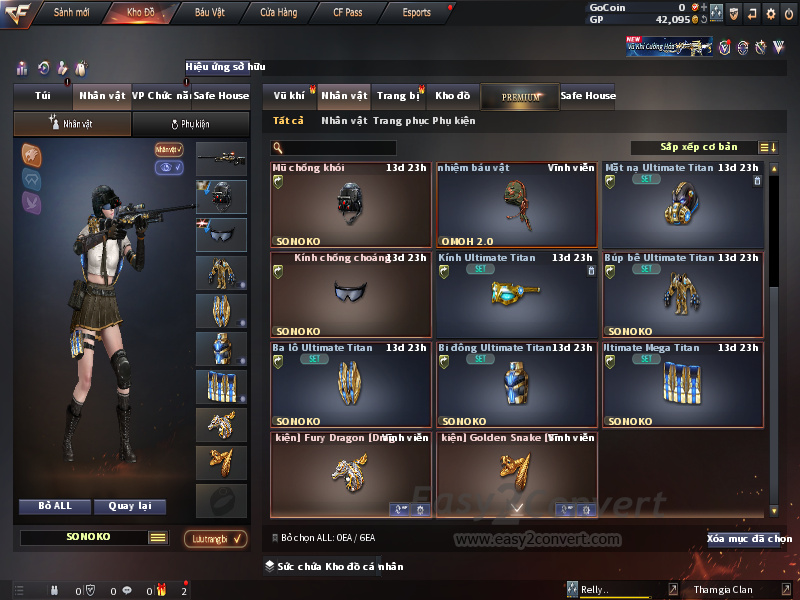Pick the Fury Dragon accessory item
Viewport: 800px width, 600px height.
350,474
